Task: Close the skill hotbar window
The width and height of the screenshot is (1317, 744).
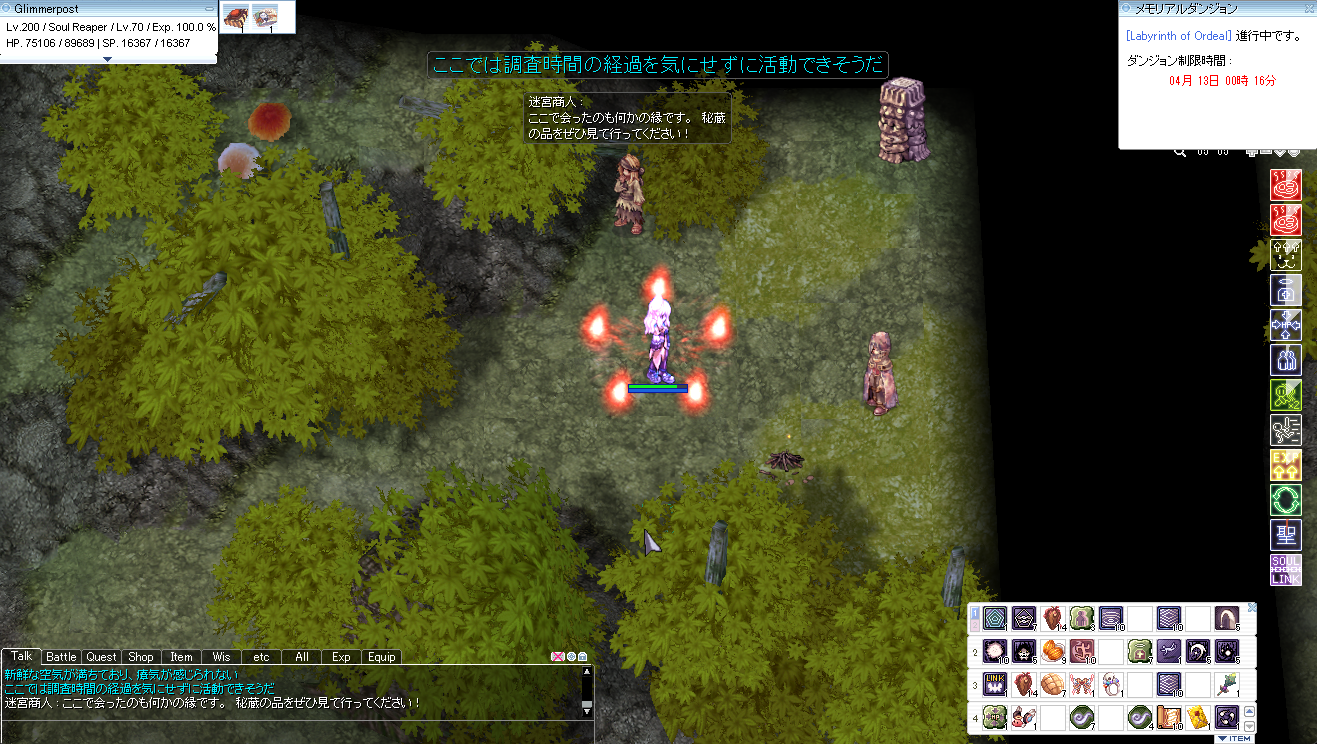Action: pyautogui.click(x=1251, y=608)
